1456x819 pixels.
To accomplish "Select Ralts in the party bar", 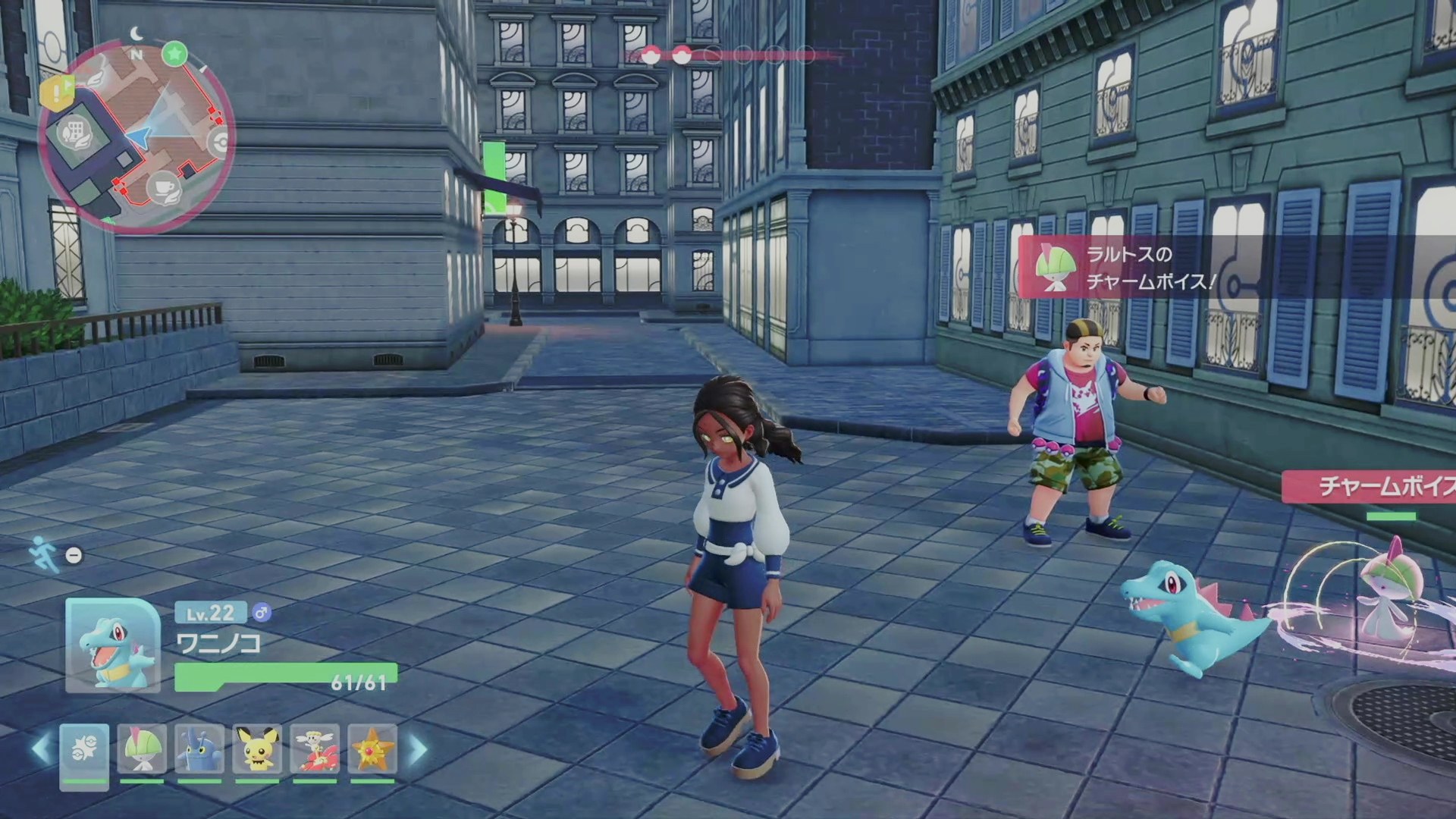I will tap(142, 749).
